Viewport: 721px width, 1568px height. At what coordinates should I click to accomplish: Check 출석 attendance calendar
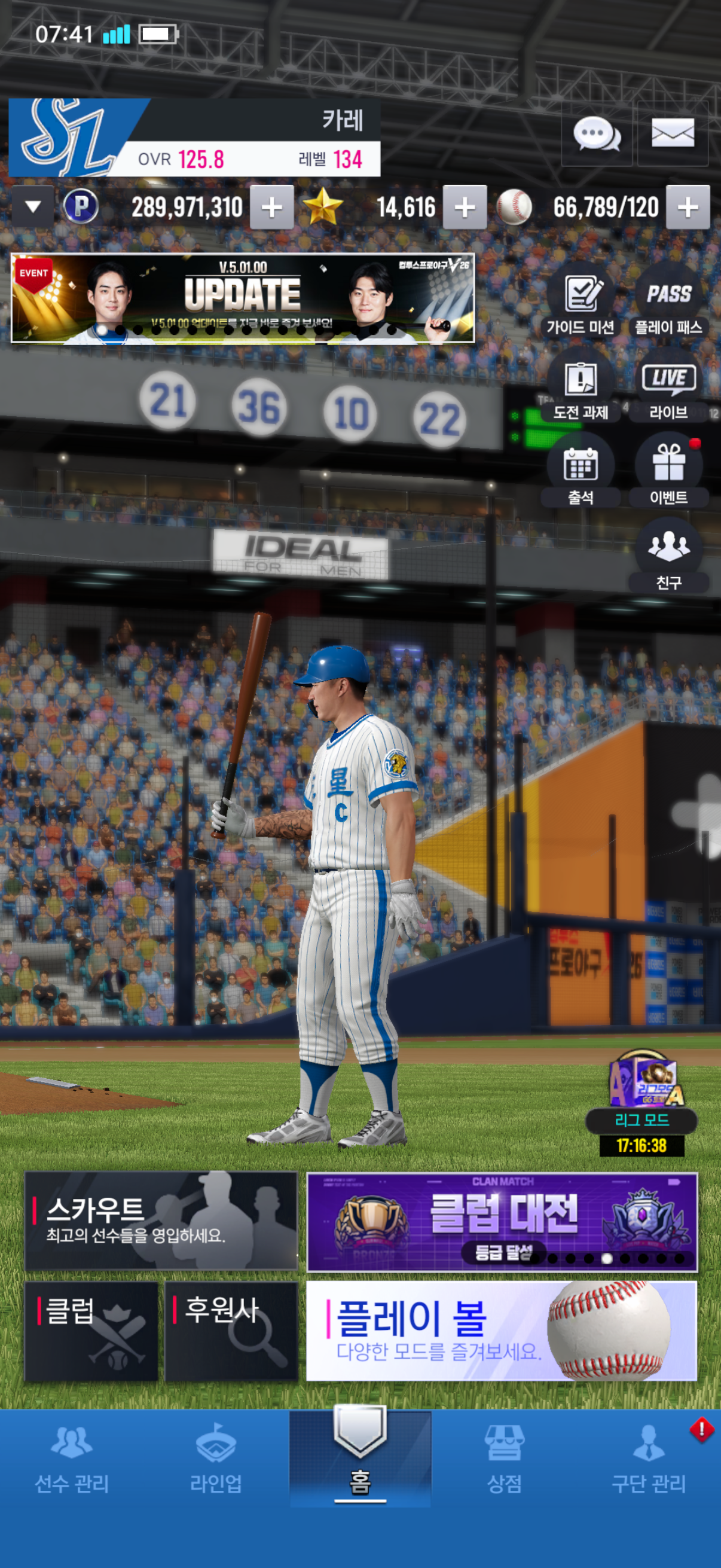(x=581, y=473)
